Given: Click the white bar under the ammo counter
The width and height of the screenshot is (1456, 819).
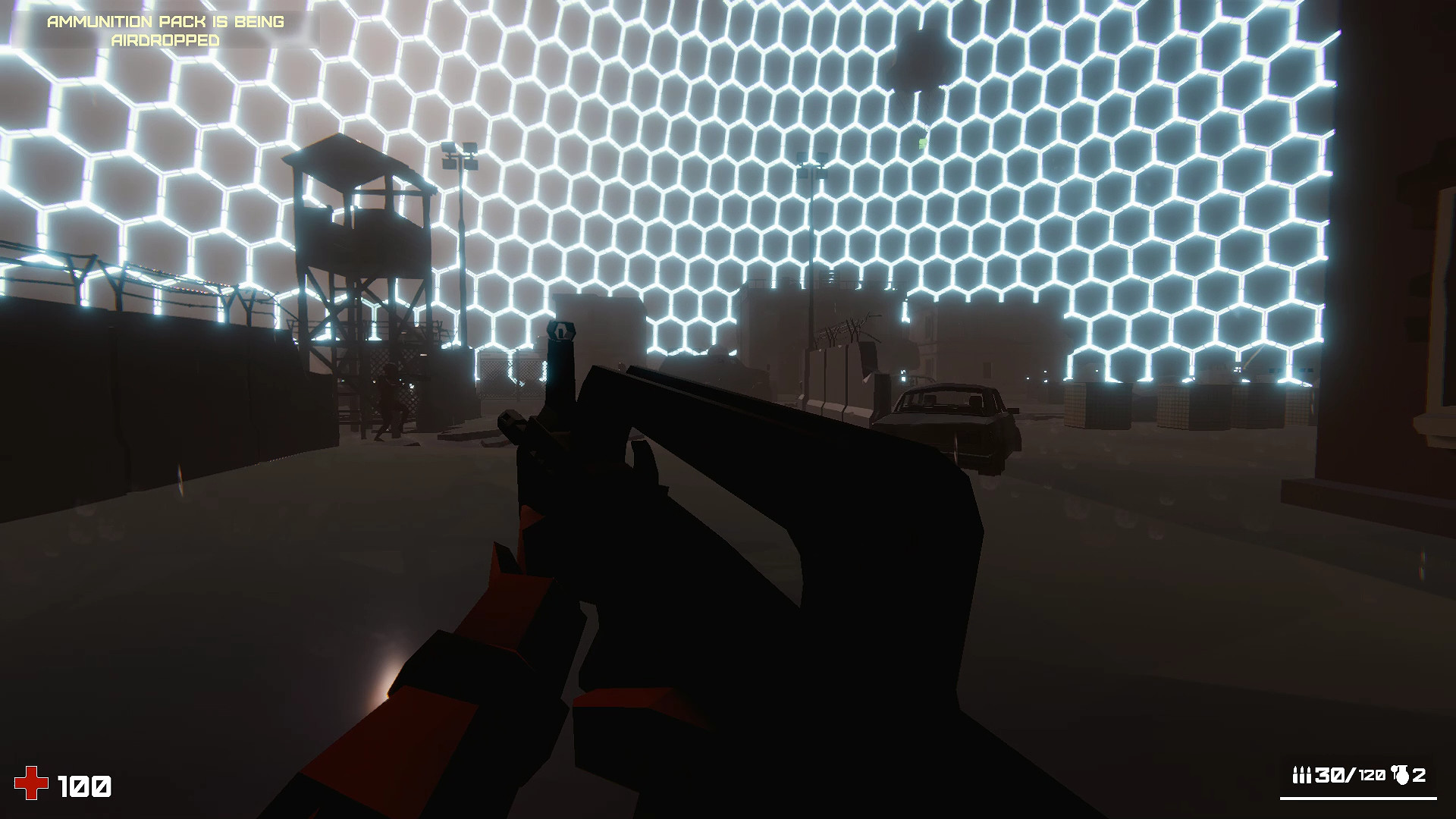Looking at the screenshot, I should (1357, 798).
